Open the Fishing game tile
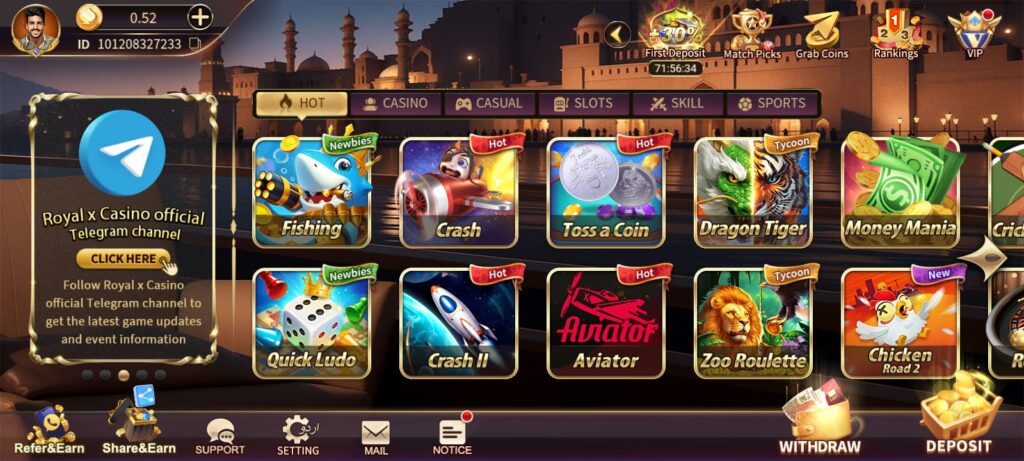 click(x=311, y=193)
